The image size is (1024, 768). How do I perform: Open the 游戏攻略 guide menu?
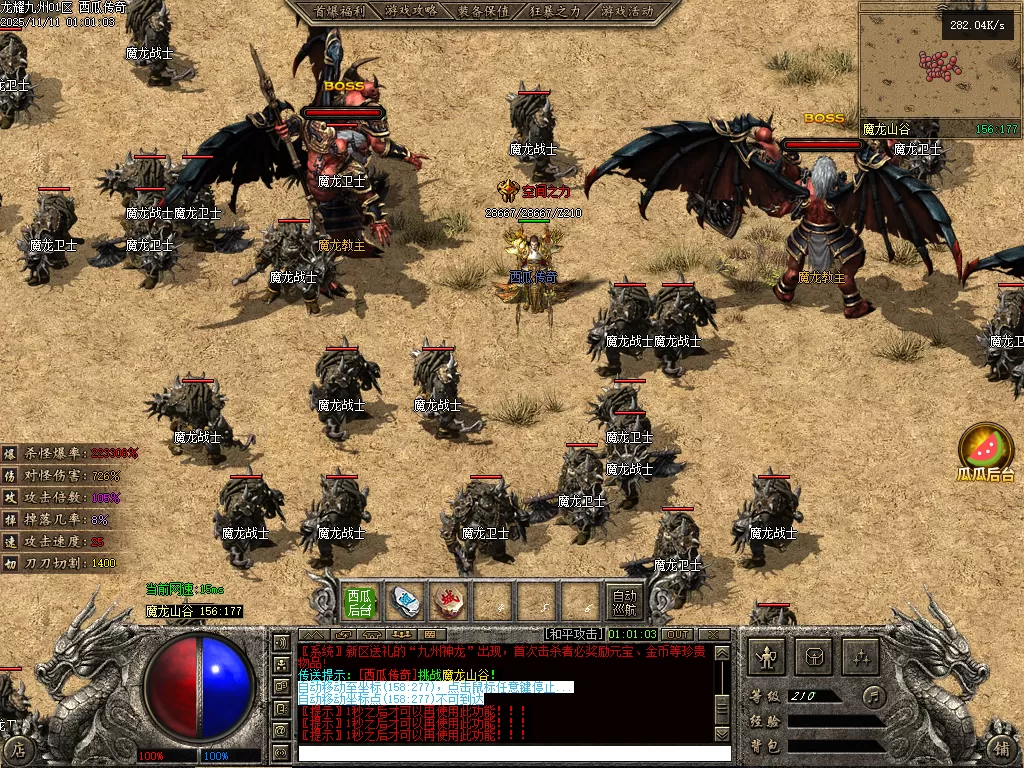(411, 11)
